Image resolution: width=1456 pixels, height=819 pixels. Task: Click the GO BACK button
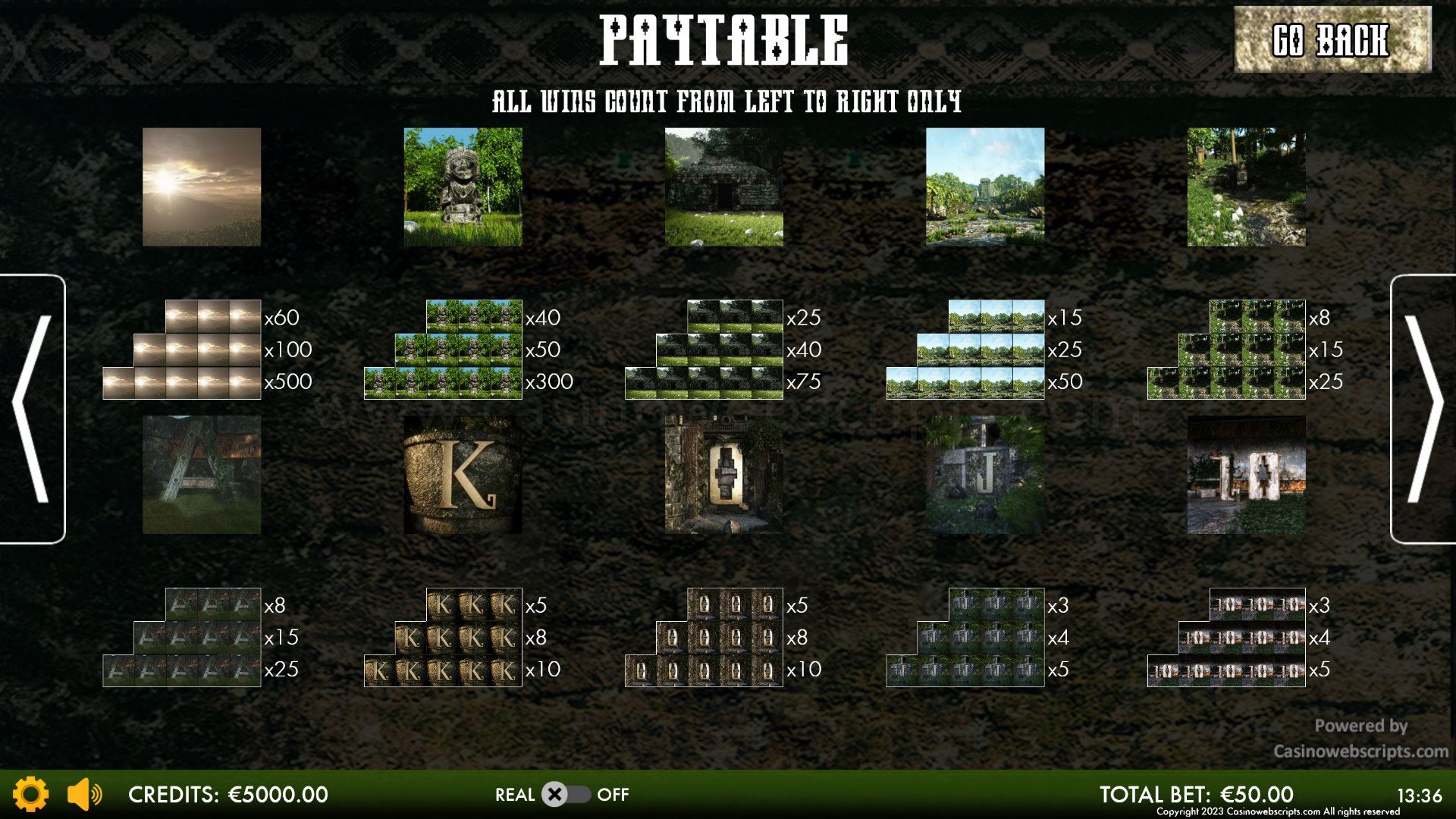1332,39
